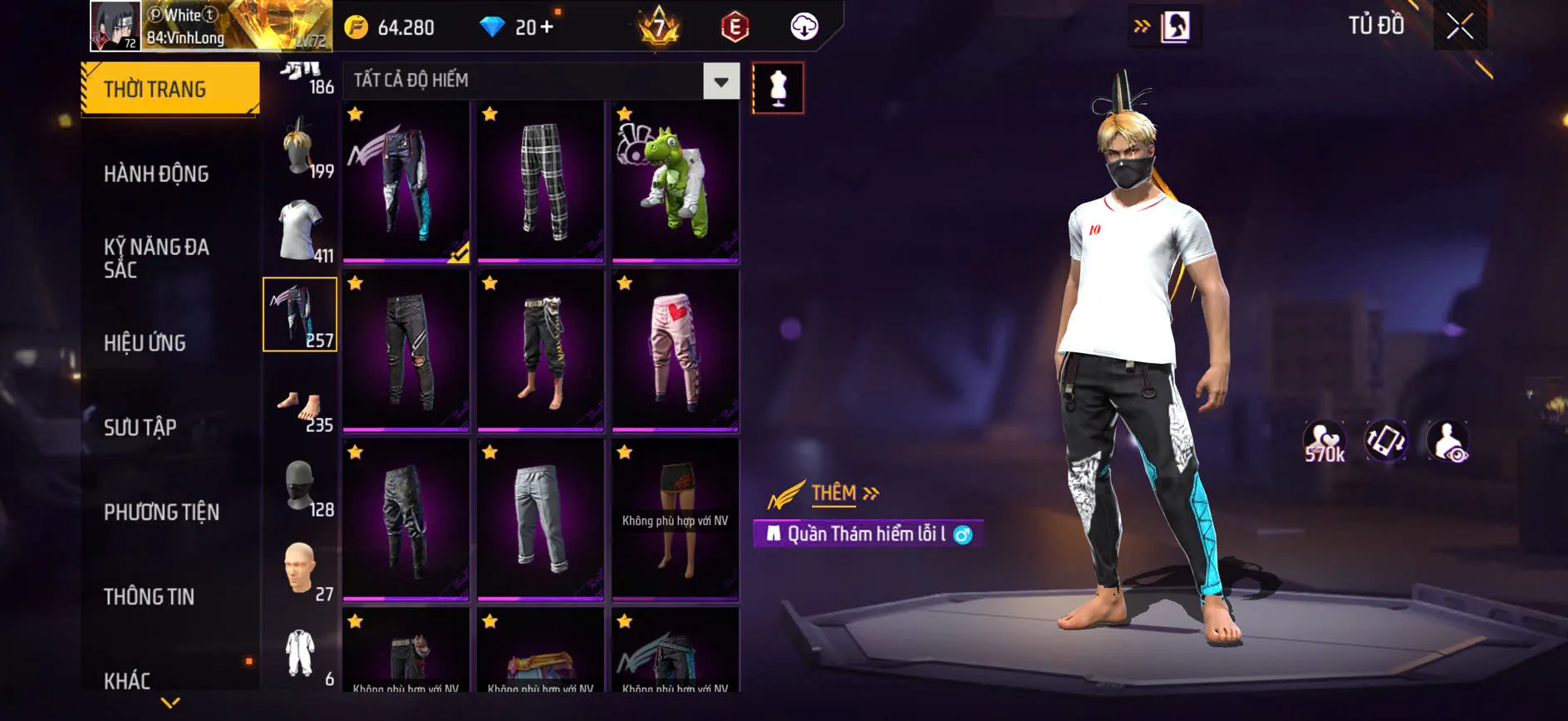The height and width of the screenshot is (721, 1568).
Task: Switch to the Phương Tiện tab
Action: click(x=161, y=512)
